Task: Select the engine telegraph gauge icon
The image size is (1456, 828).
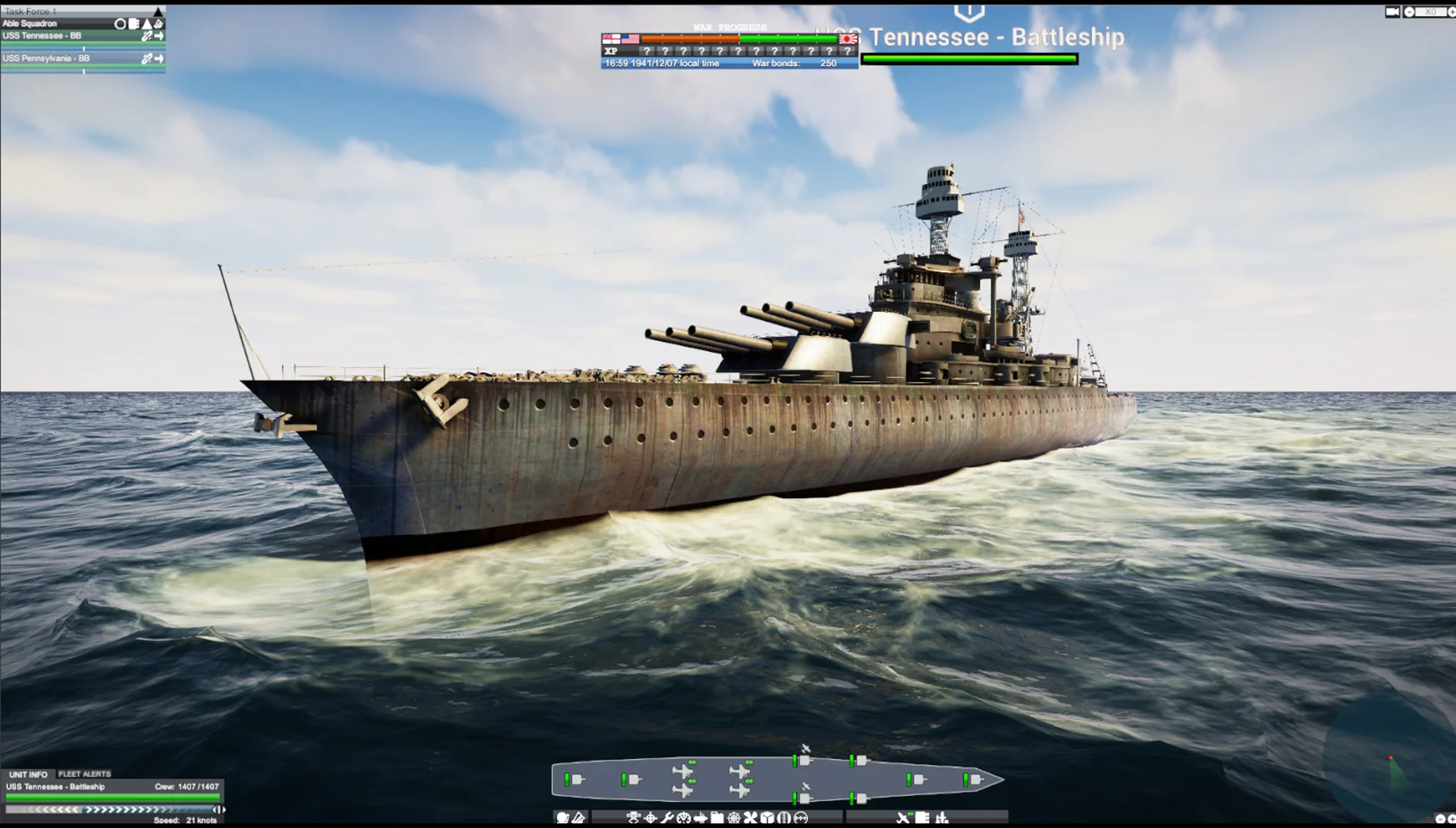Action: [682, 817]
